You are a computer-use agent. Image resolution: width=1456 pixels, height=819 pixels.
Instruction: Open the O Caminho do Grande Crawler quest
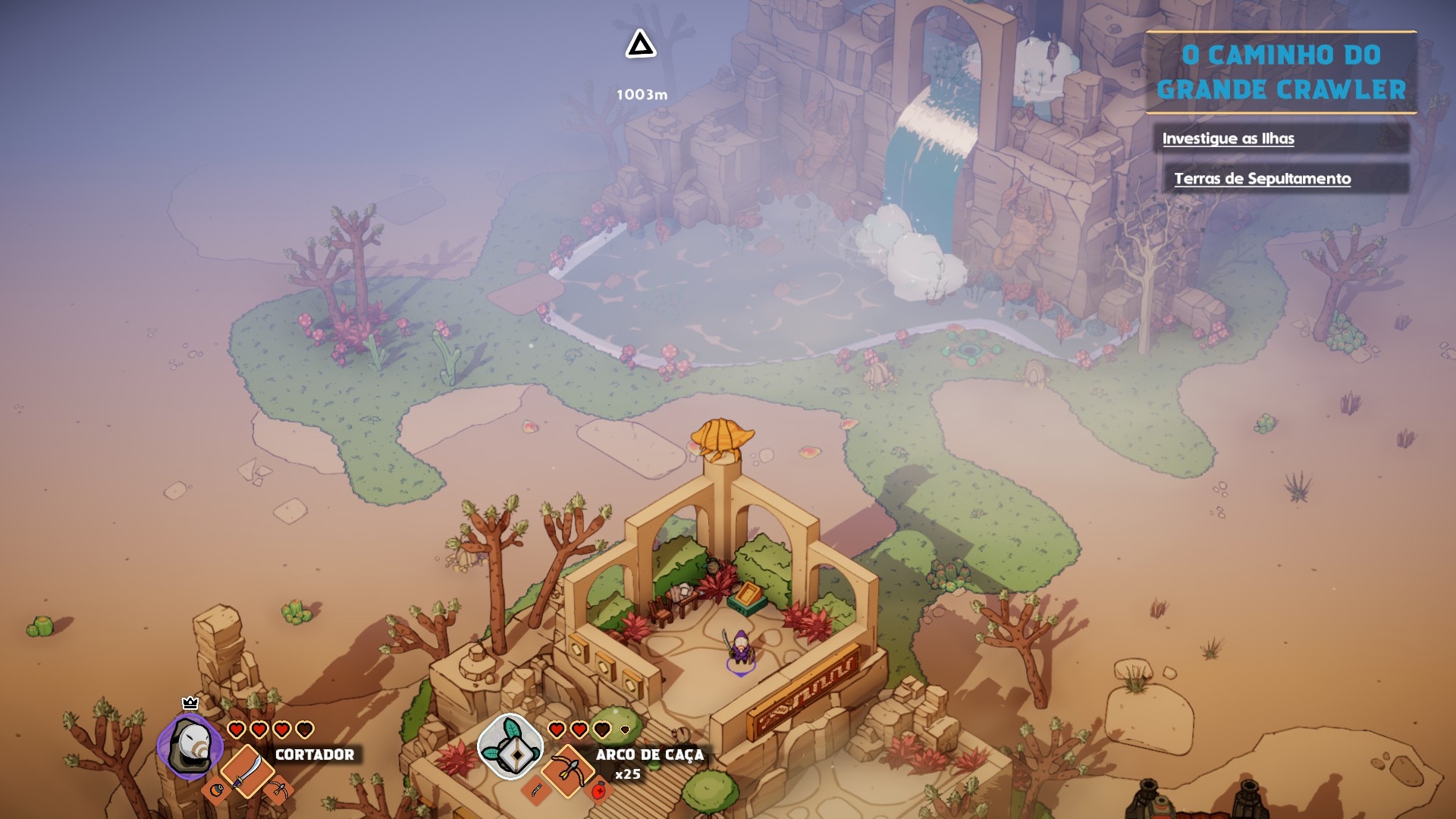point(1281,72)
